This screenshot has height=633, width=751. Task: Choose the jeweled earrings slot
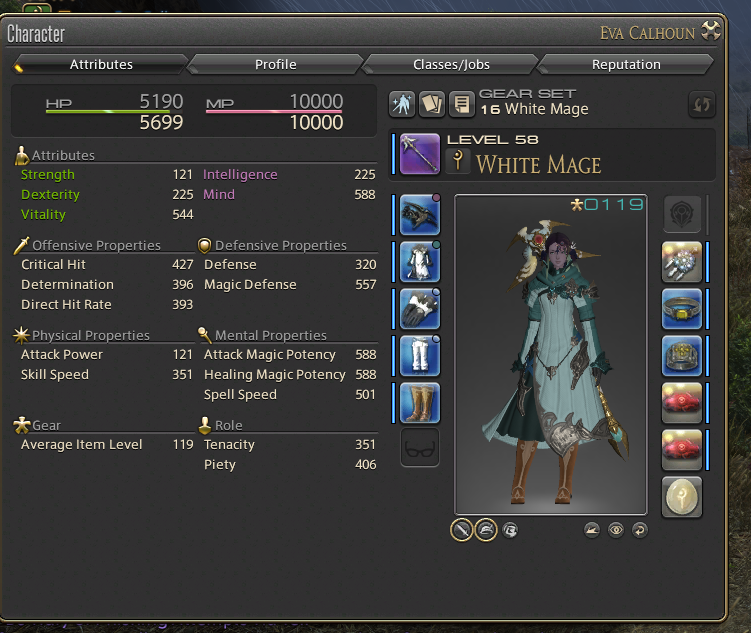[x=682, y=262]
